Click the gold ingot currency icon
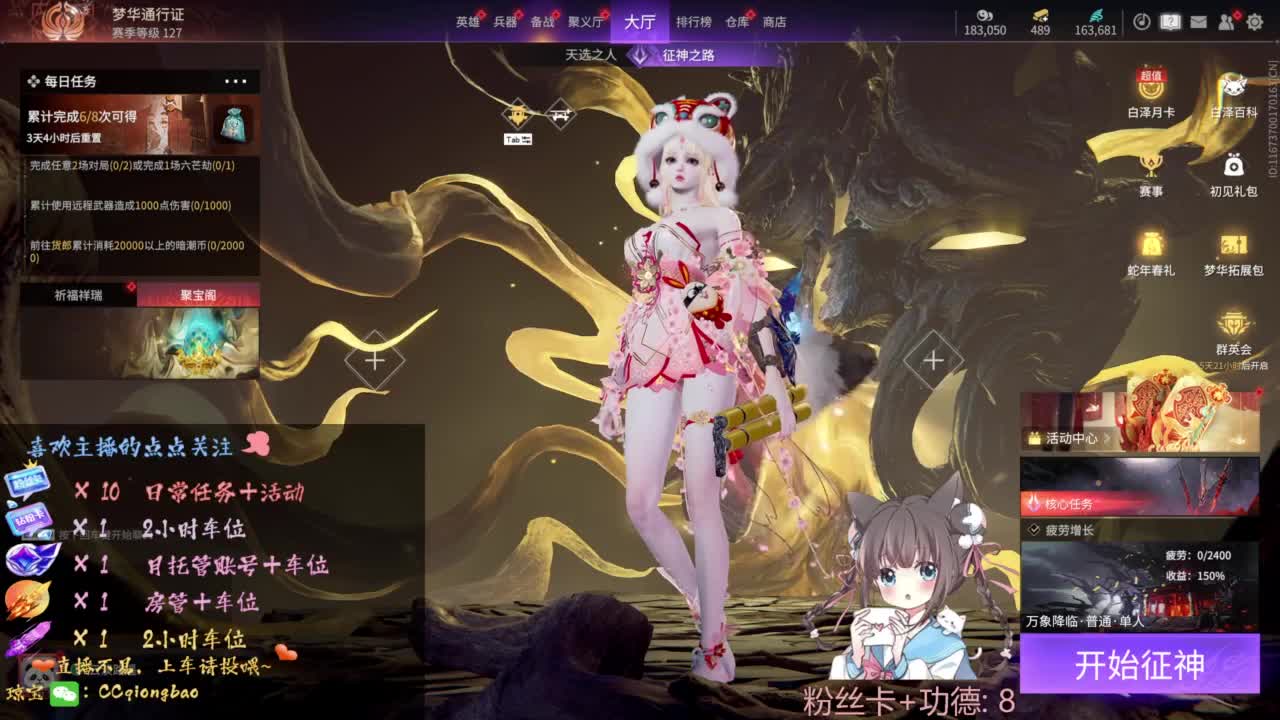 [1040, 15]
